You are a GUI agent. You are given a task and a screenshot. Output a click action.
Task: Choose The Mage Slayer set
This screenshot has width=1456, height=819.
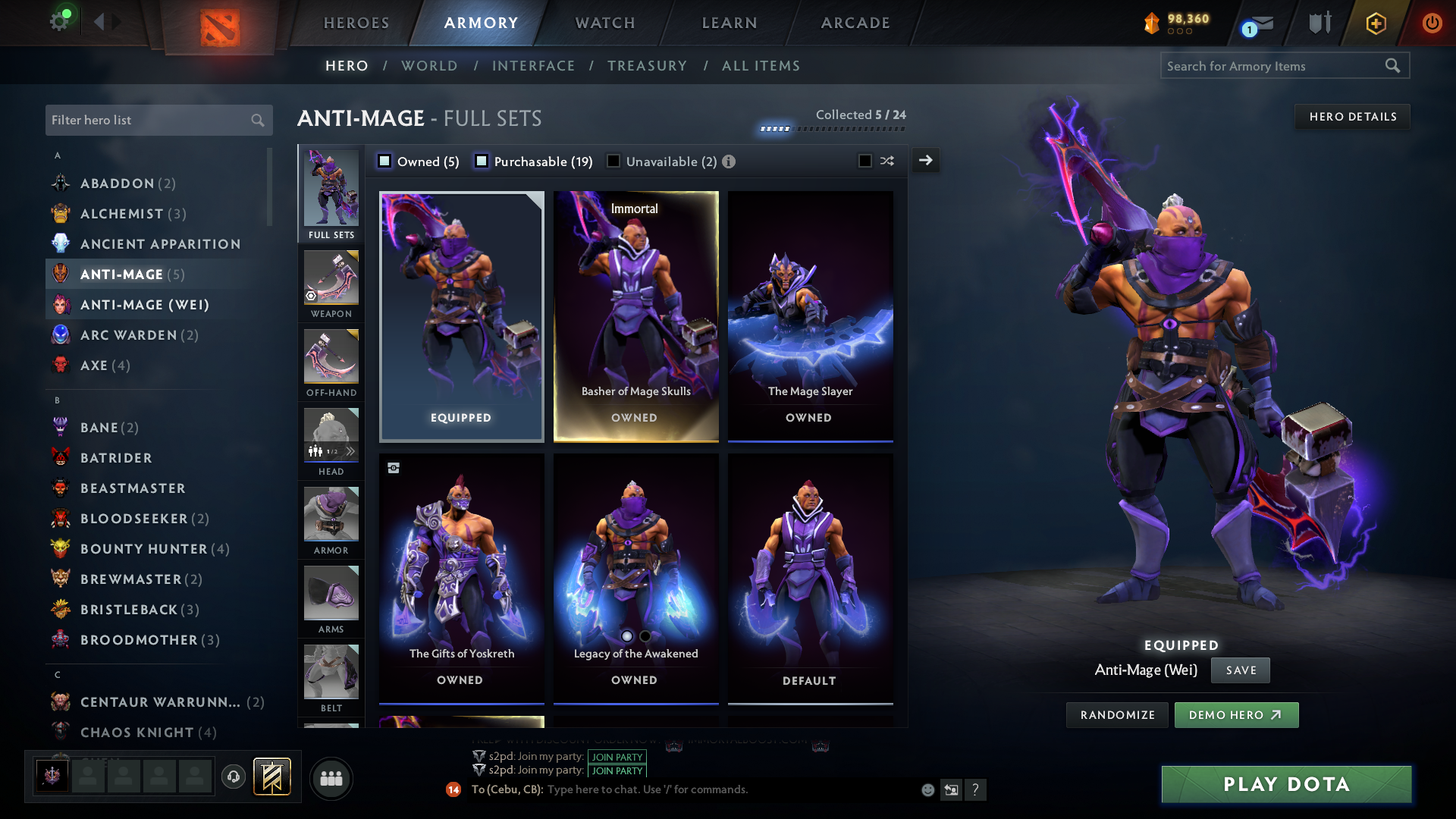[x=810, y=316]
